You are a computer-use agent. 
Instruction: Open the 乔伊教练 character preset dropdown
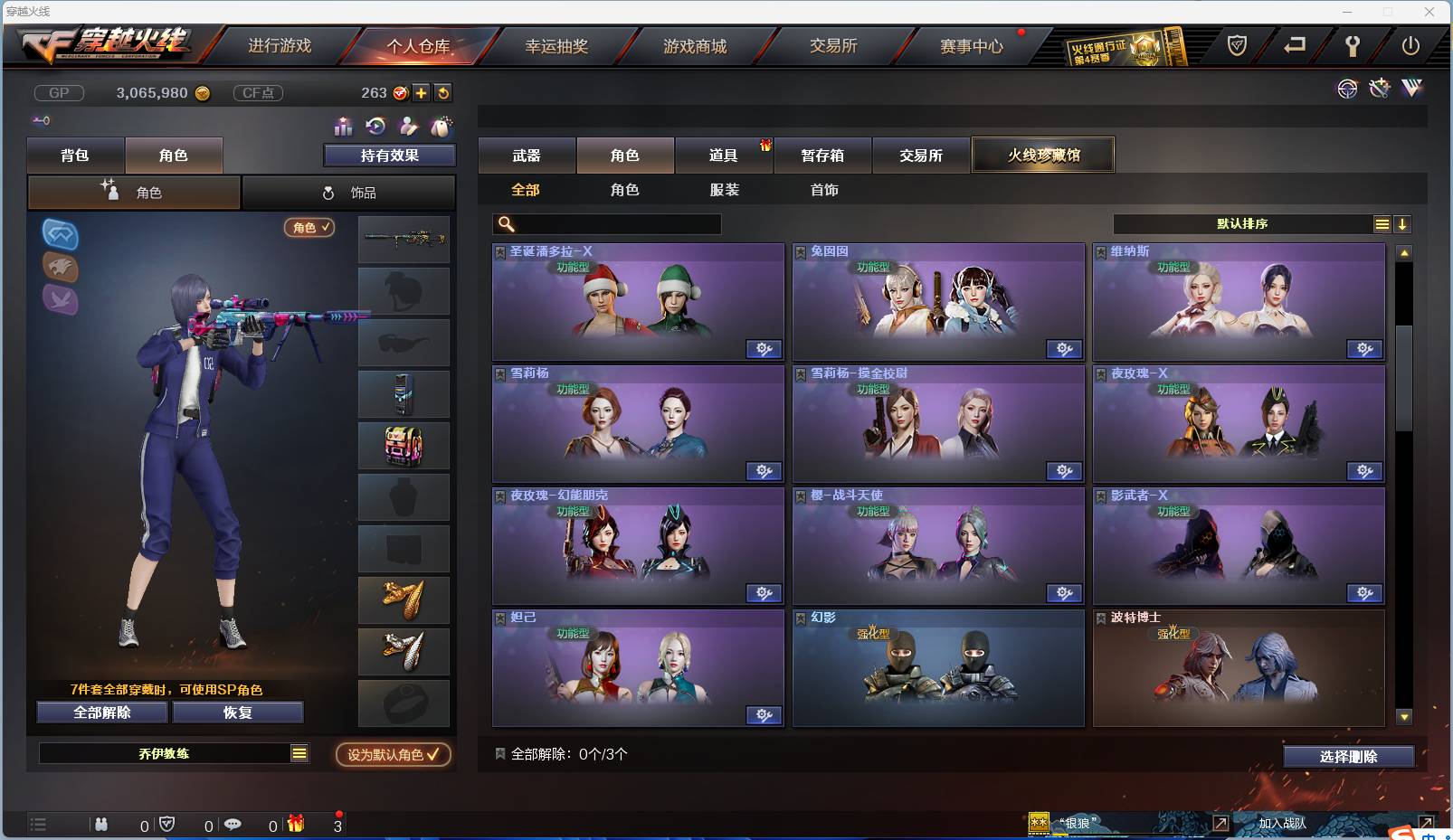pyautogui.click(x=174, y=752)
